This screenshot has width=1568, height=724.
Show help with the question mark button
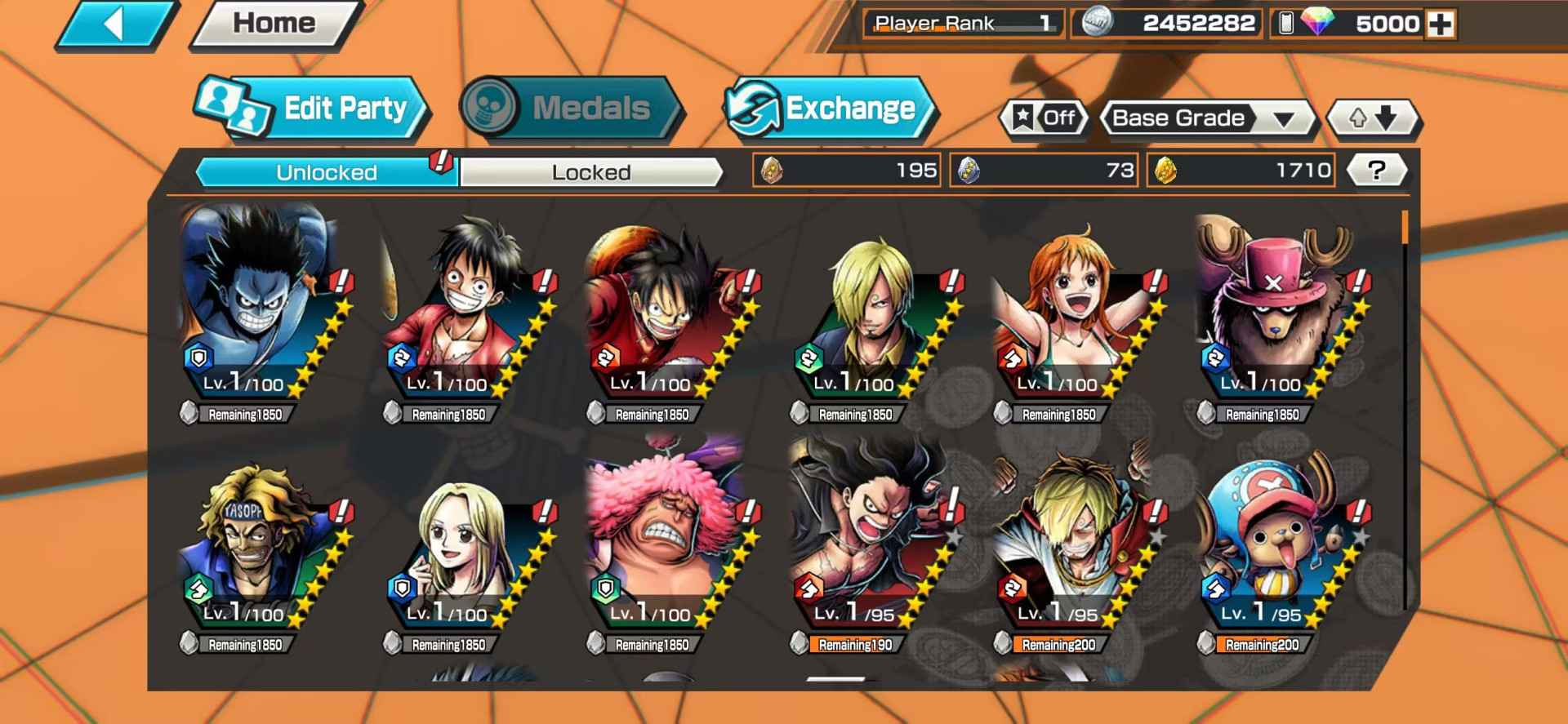pyautogui.click(x=1376, y=171)
